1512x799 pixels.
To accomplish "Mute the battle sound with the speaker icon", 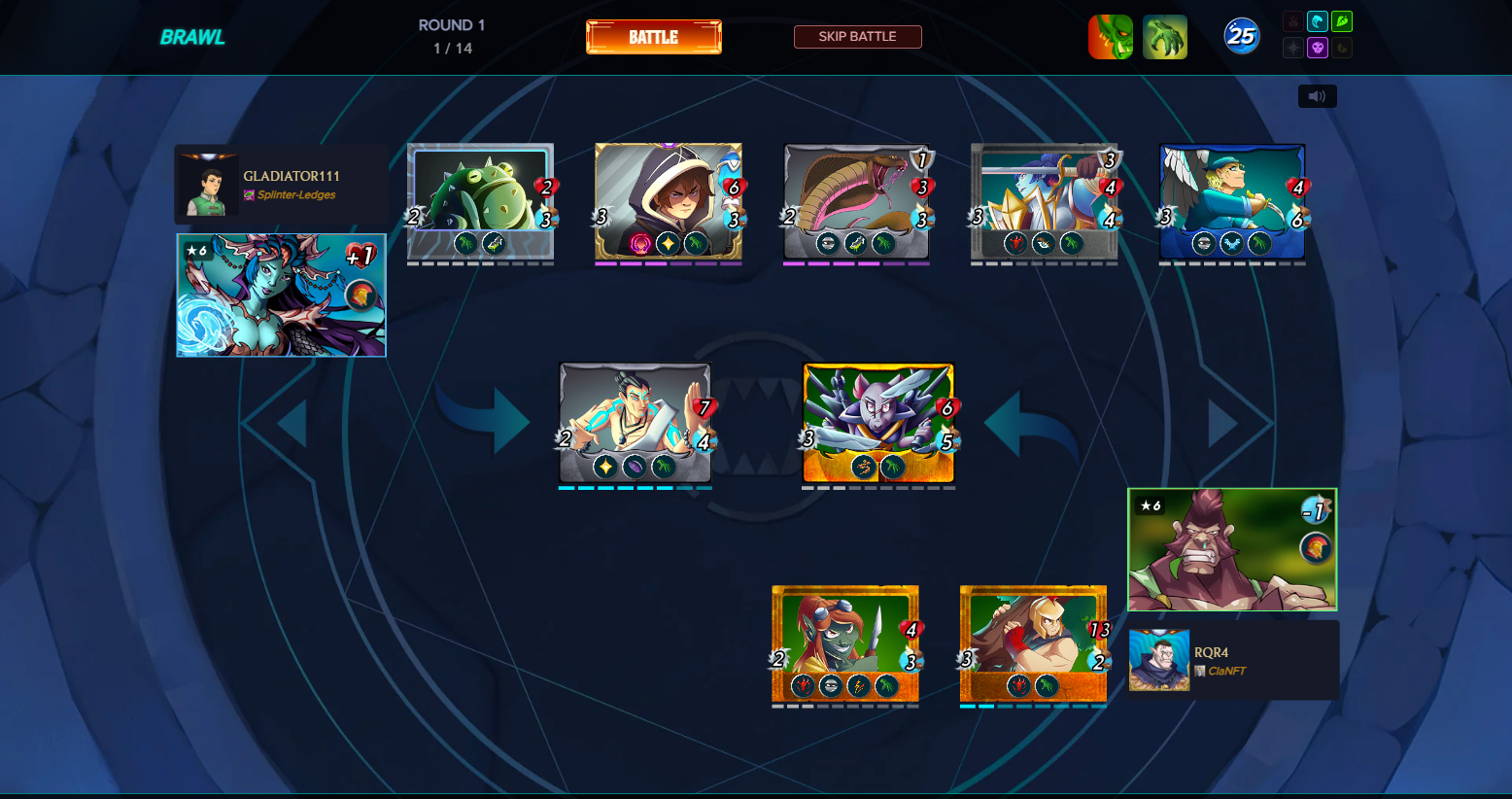I will tap(1317, 96).
